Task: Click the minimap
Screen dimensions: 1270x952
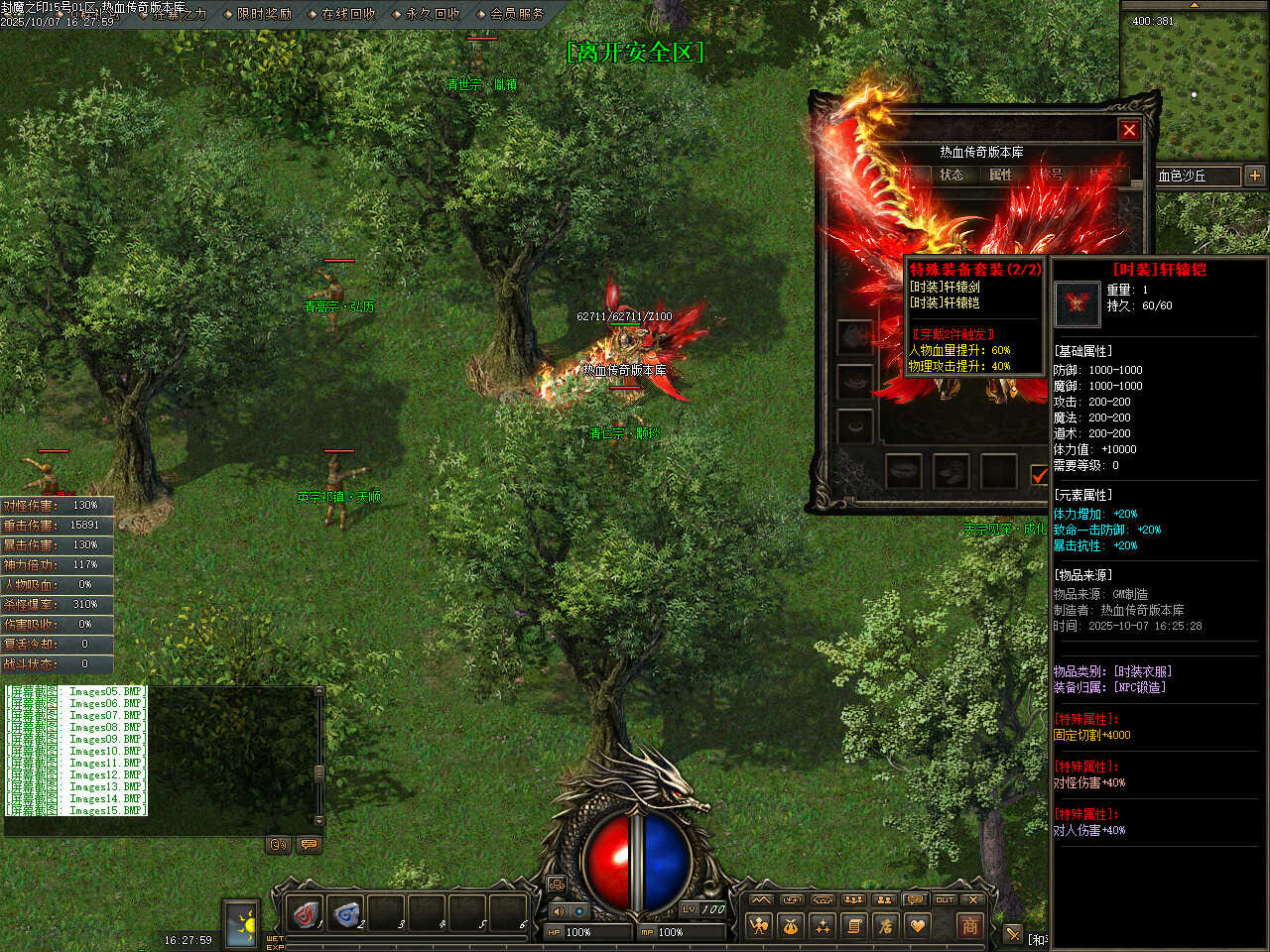Action: tap(1195, 84)
